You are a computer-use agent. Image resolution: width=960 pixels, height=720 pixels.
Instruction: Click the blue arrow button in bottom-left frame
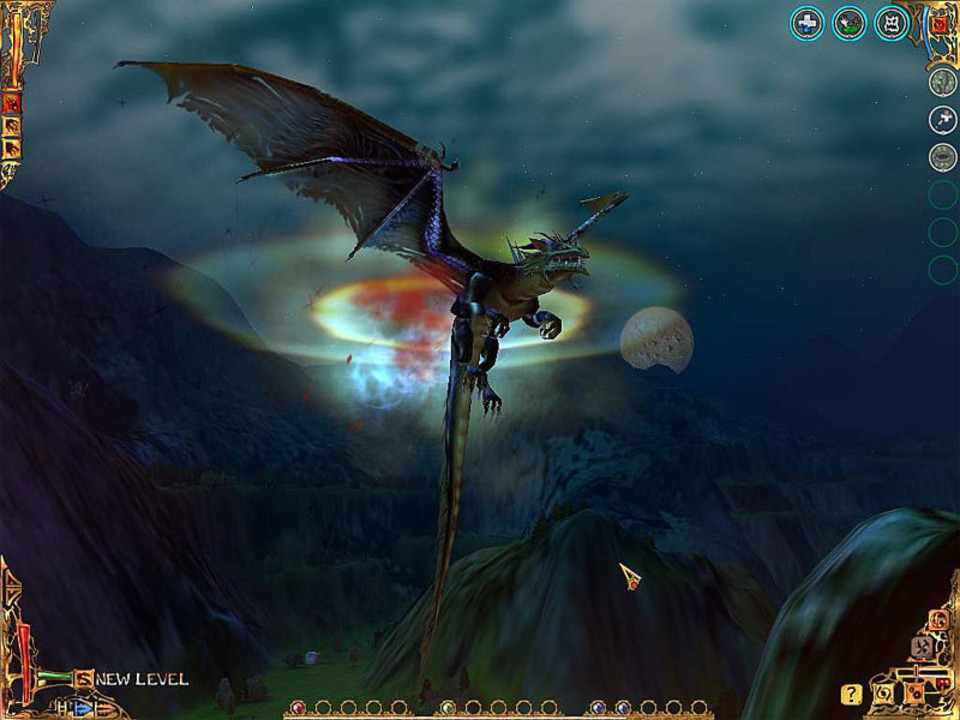click(82, 708)
